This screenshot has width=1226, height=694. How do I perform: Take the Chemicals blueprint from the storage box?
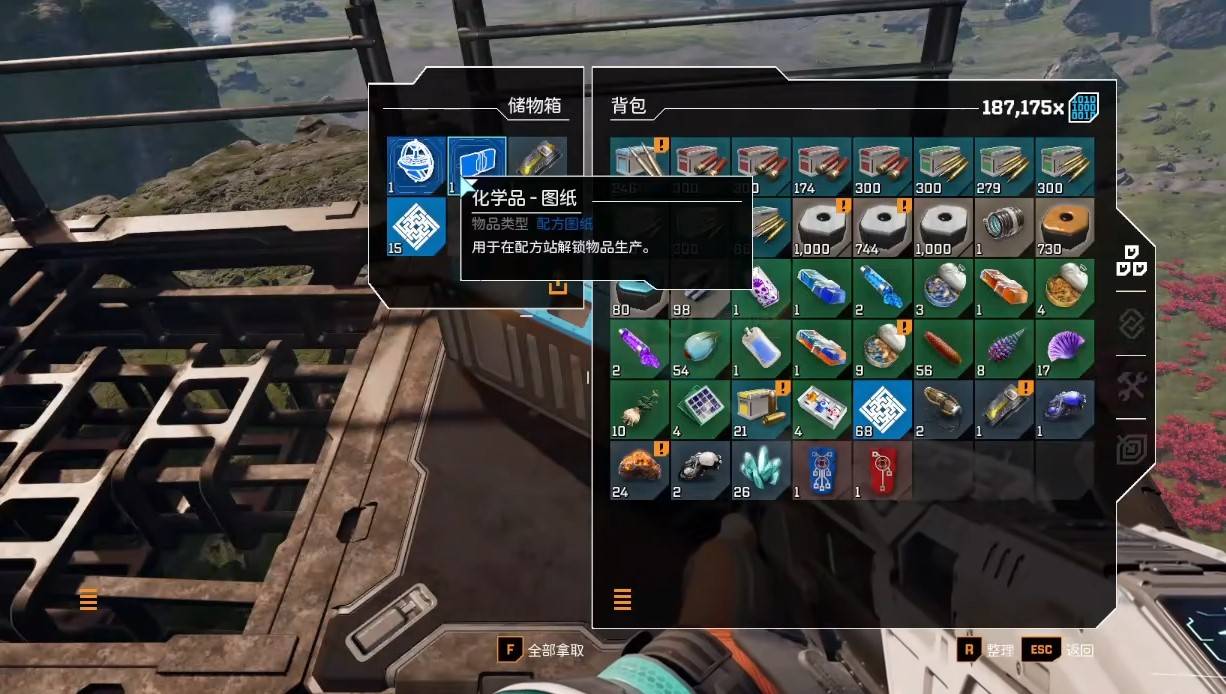pyautogui.click(x=476, y=162)
